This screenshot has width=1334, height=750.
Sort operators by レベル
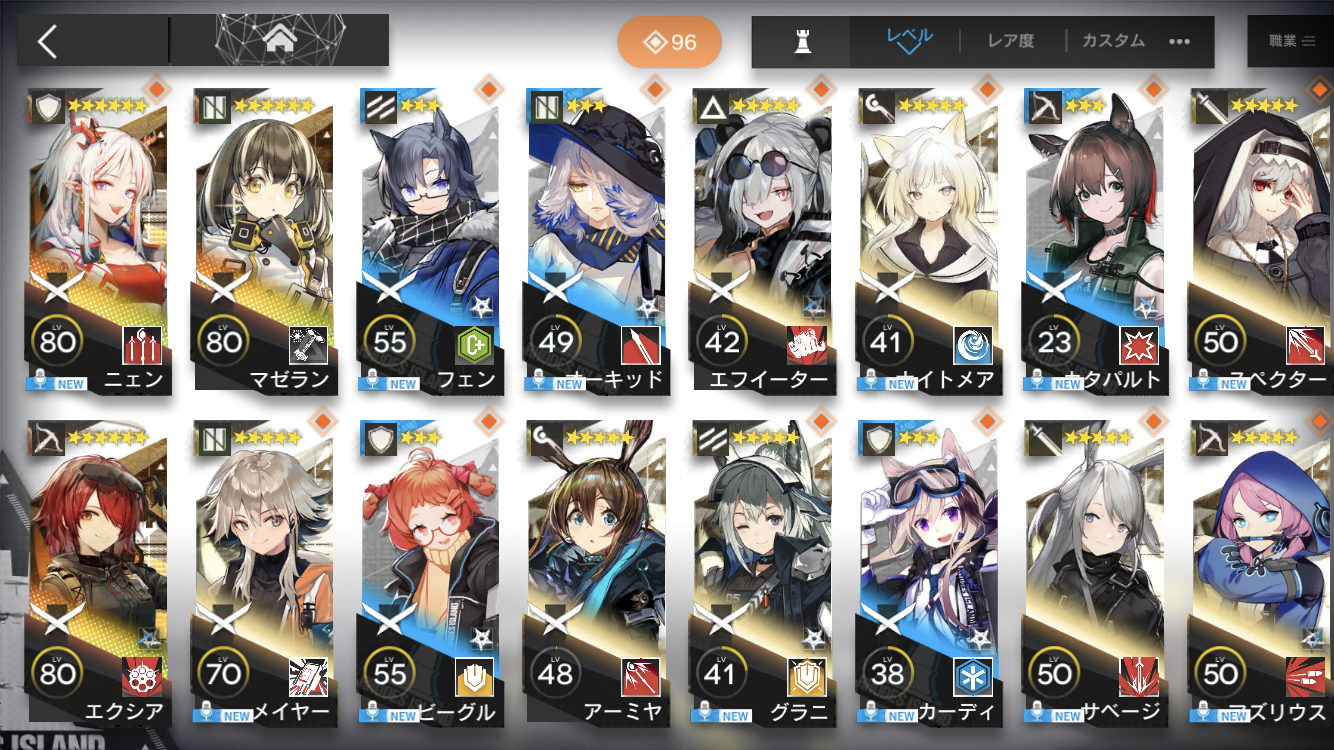908,41
